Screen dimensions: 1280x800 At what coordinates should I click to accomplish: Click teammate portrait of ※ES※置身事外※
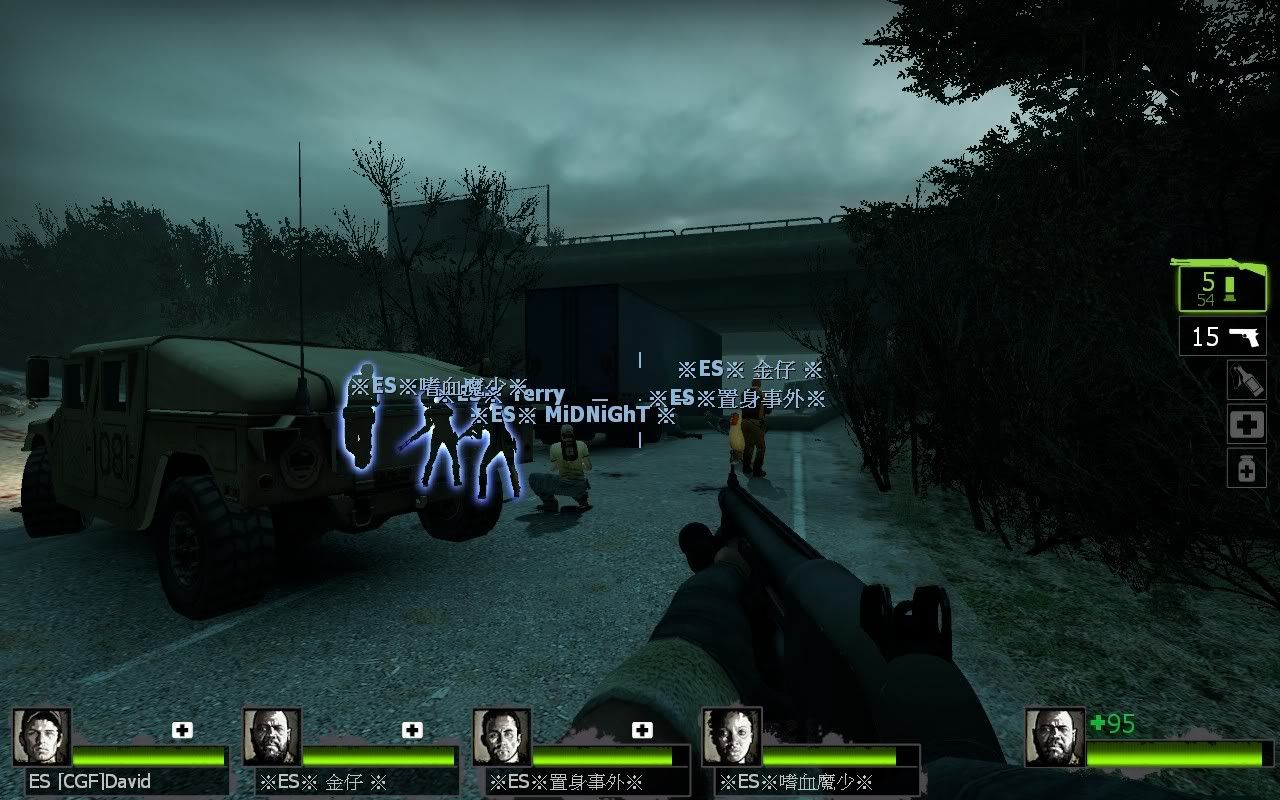502,738
